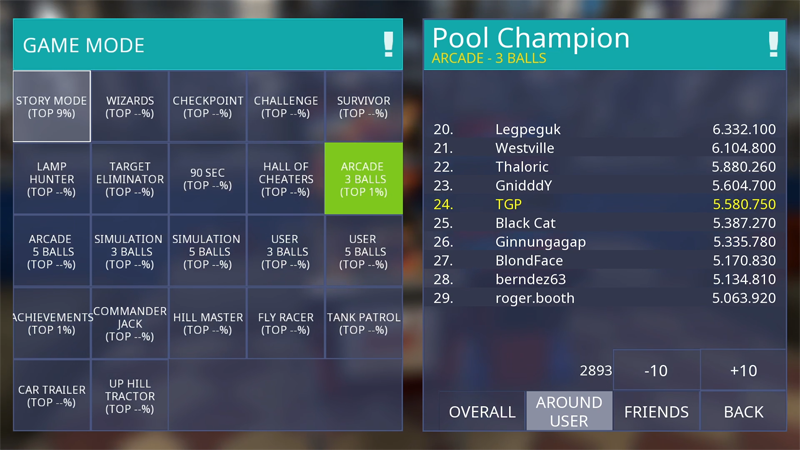Screen dimensions: 800x450
Task: Choose the Wizards game mode tile
Action: [x=130, y=106]
